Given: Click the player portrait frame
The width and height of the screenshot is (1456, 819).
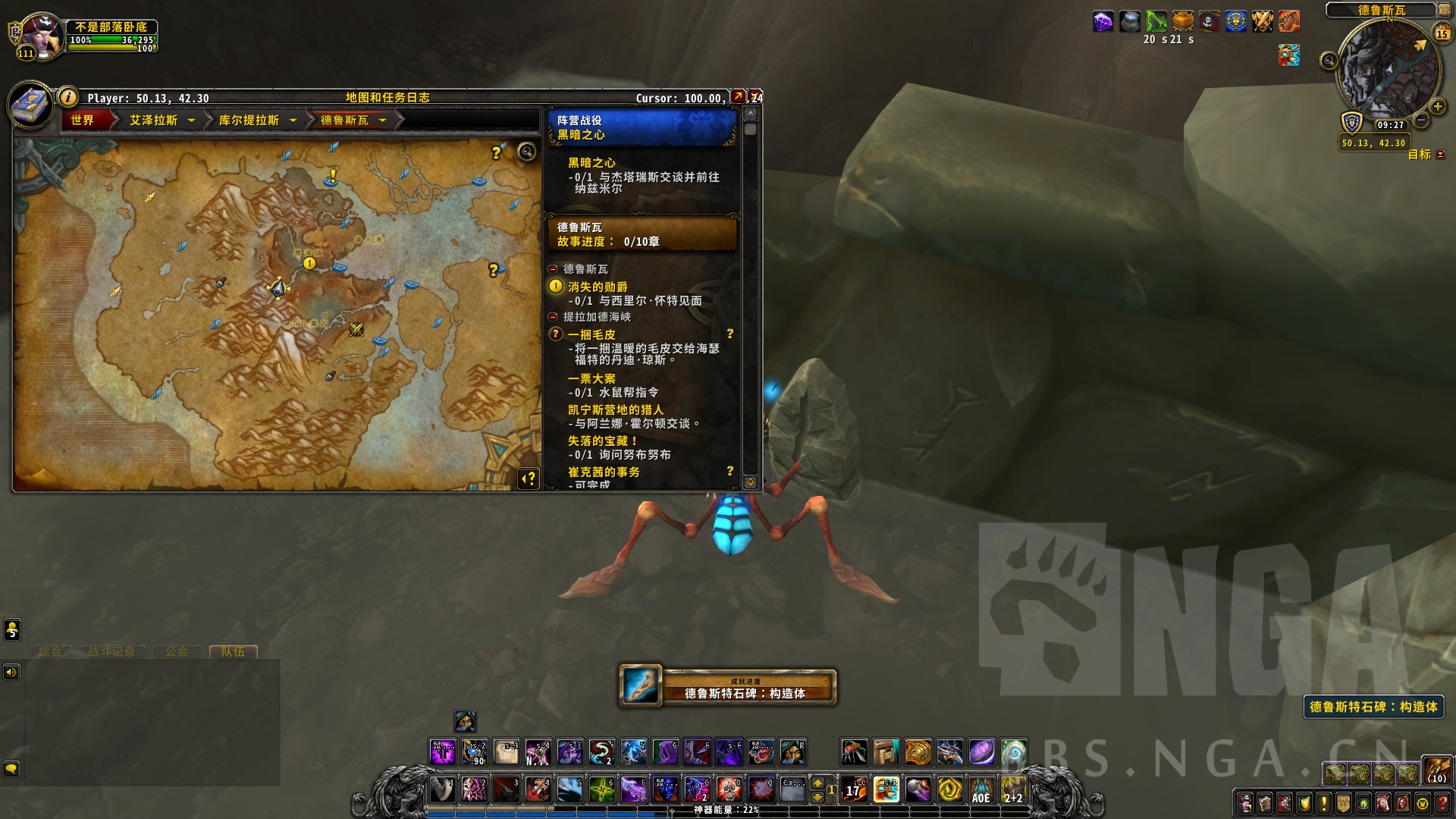Looking at the screenshot, I should click(42, 36).
